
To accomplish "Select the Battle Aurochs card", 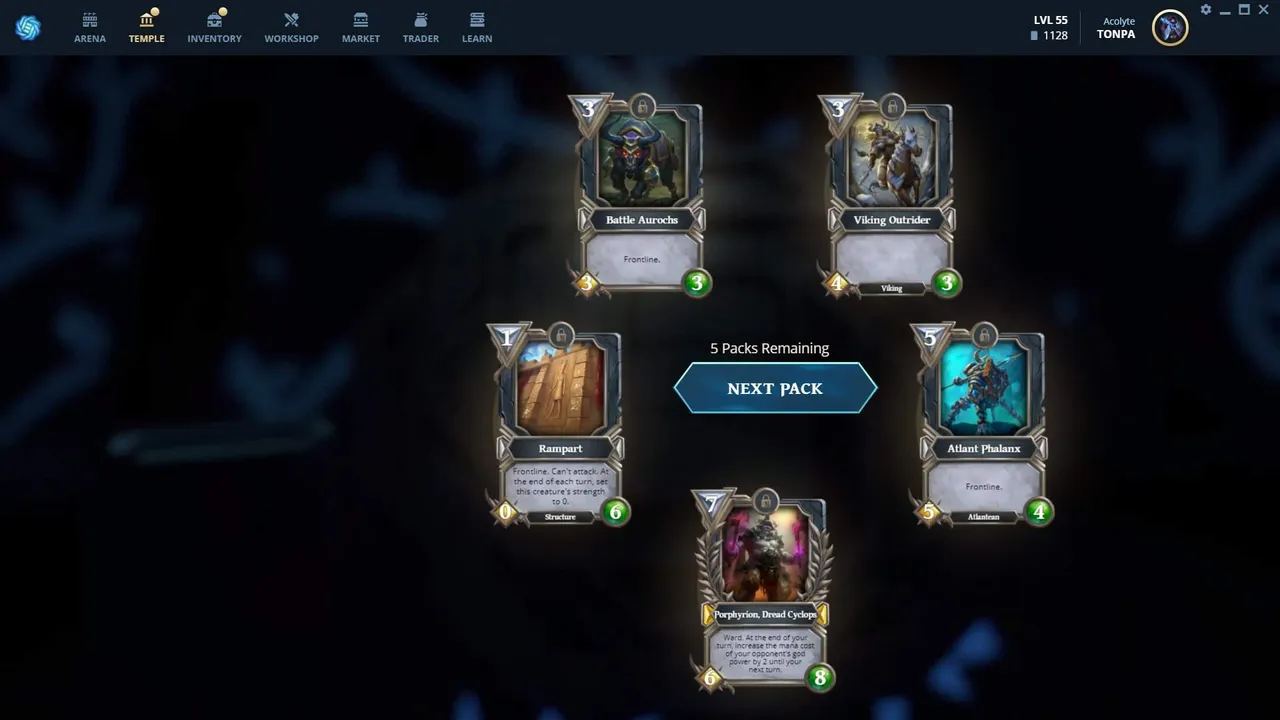I will tap(642, 196).
